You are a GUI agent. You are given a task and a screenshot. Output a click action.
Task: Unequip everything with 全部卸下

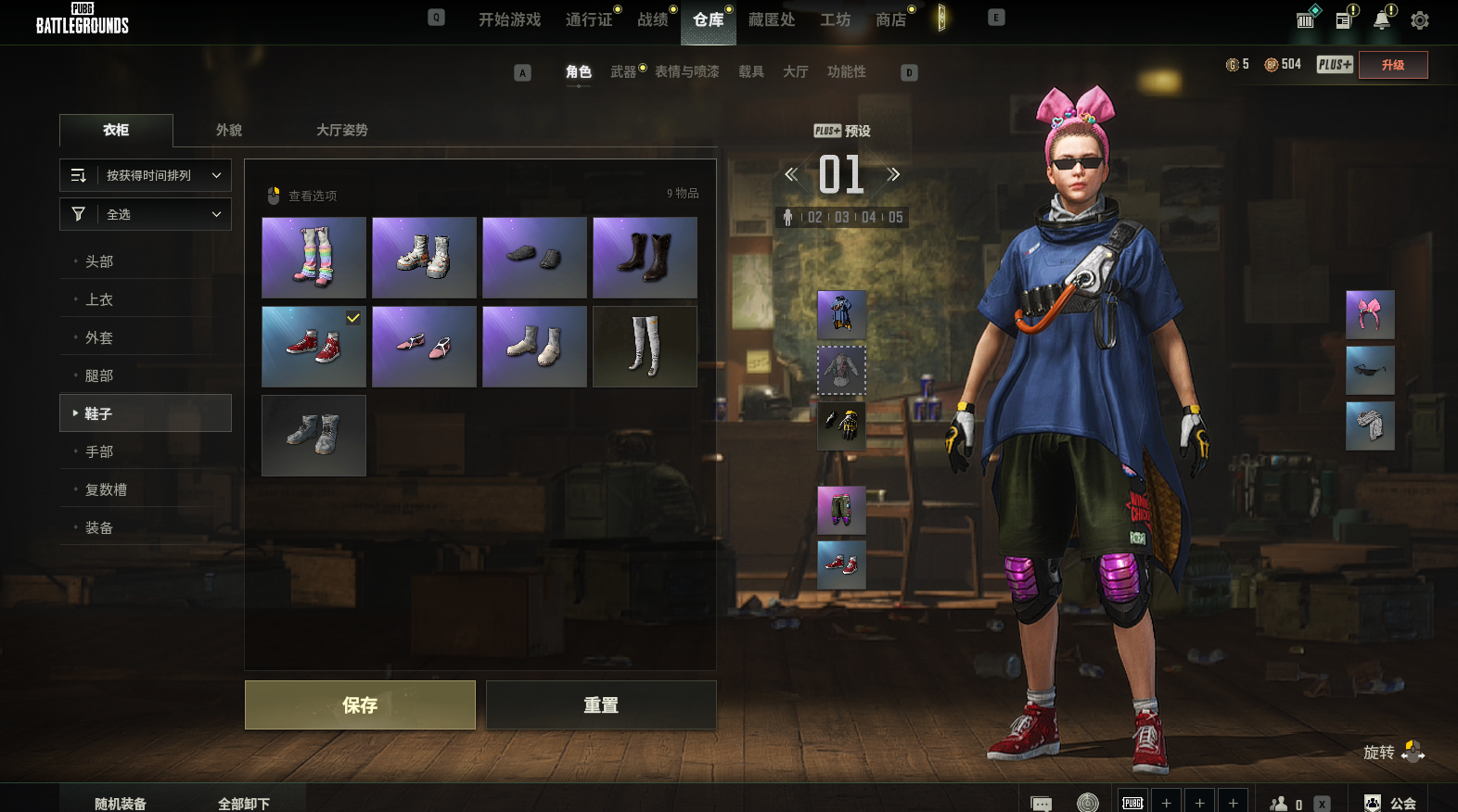tap(244, 803)
